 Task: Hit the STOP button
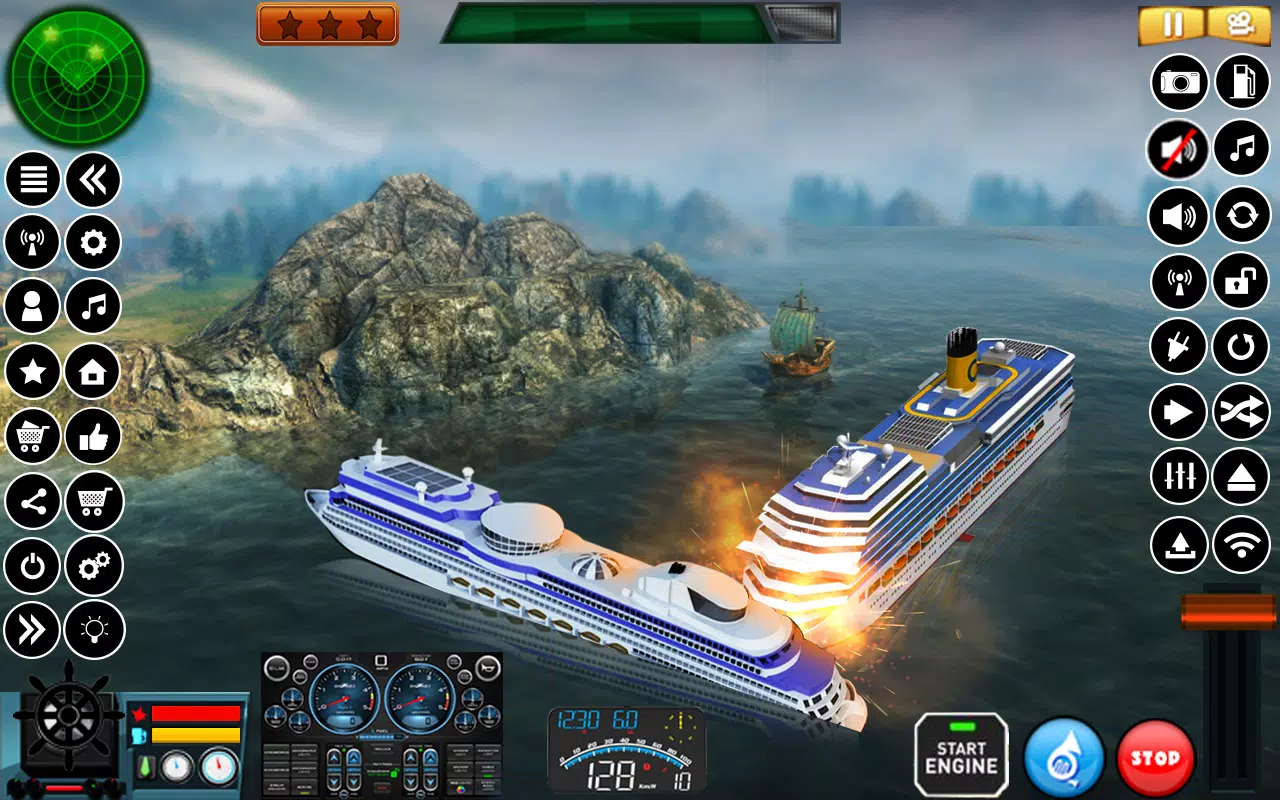(1154, 757)
